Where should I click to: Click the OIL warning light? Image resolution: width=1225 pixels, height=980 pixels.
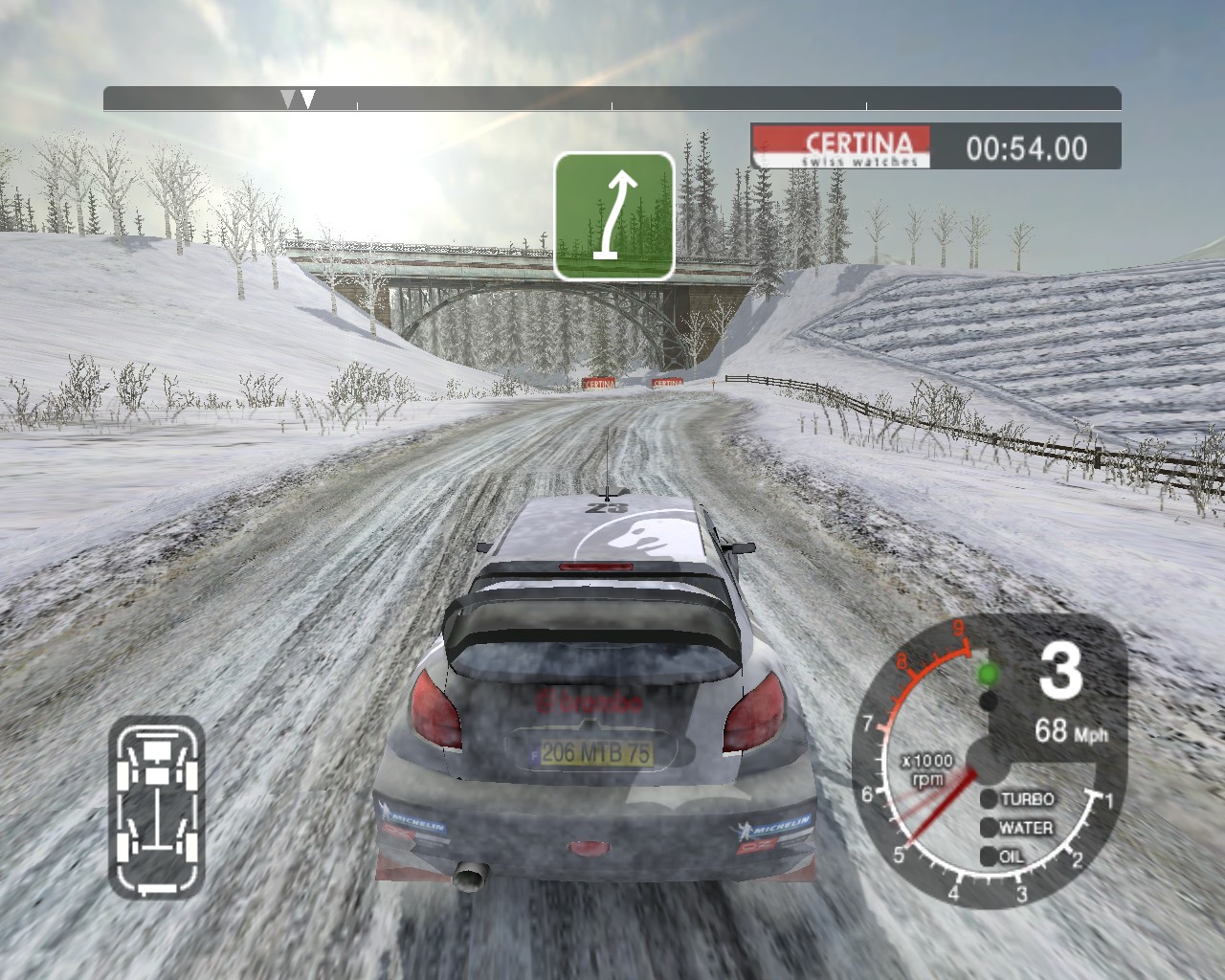click(988, 857)
